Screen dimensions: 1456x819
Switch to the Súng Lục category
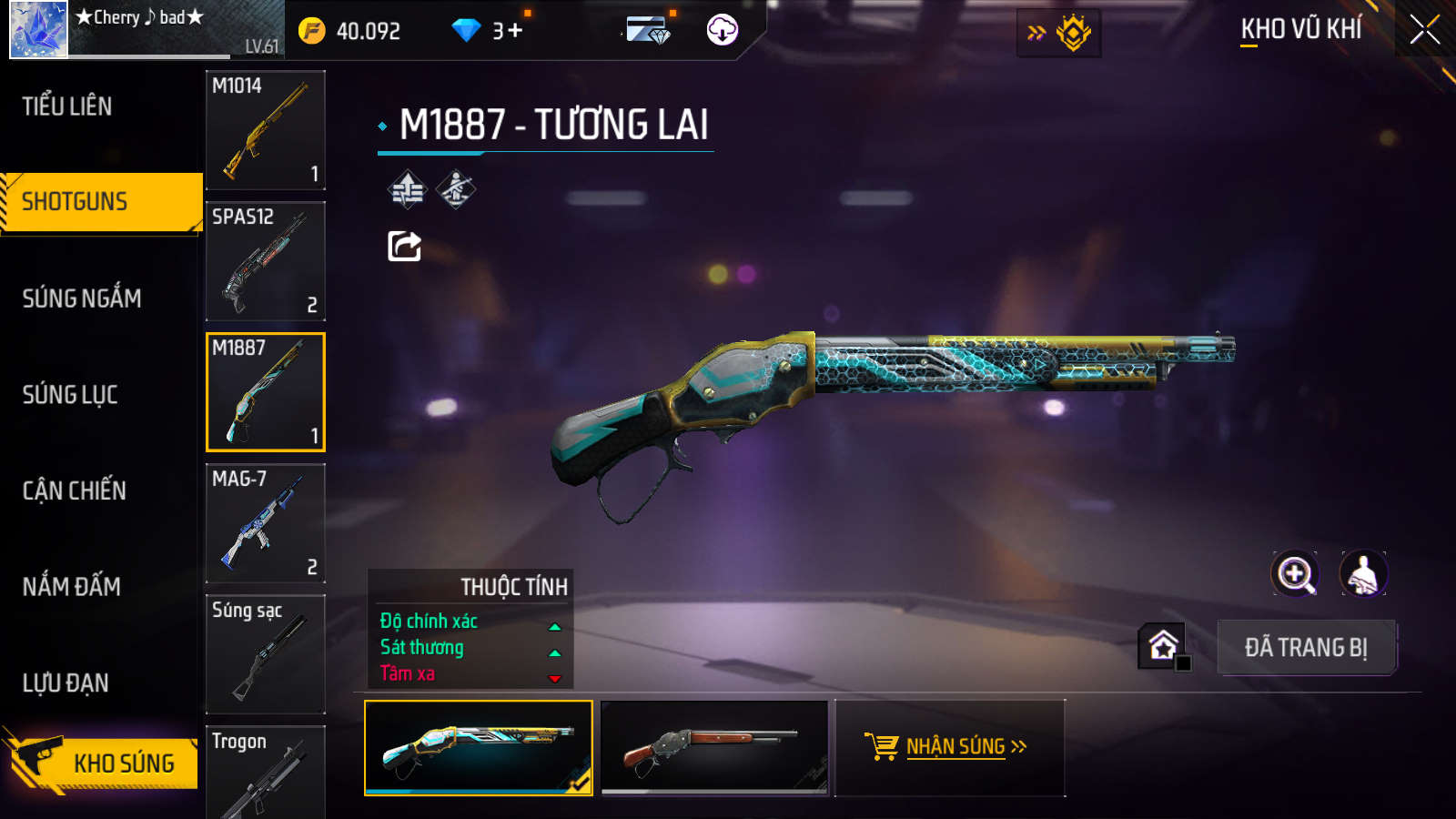point(70,395)
